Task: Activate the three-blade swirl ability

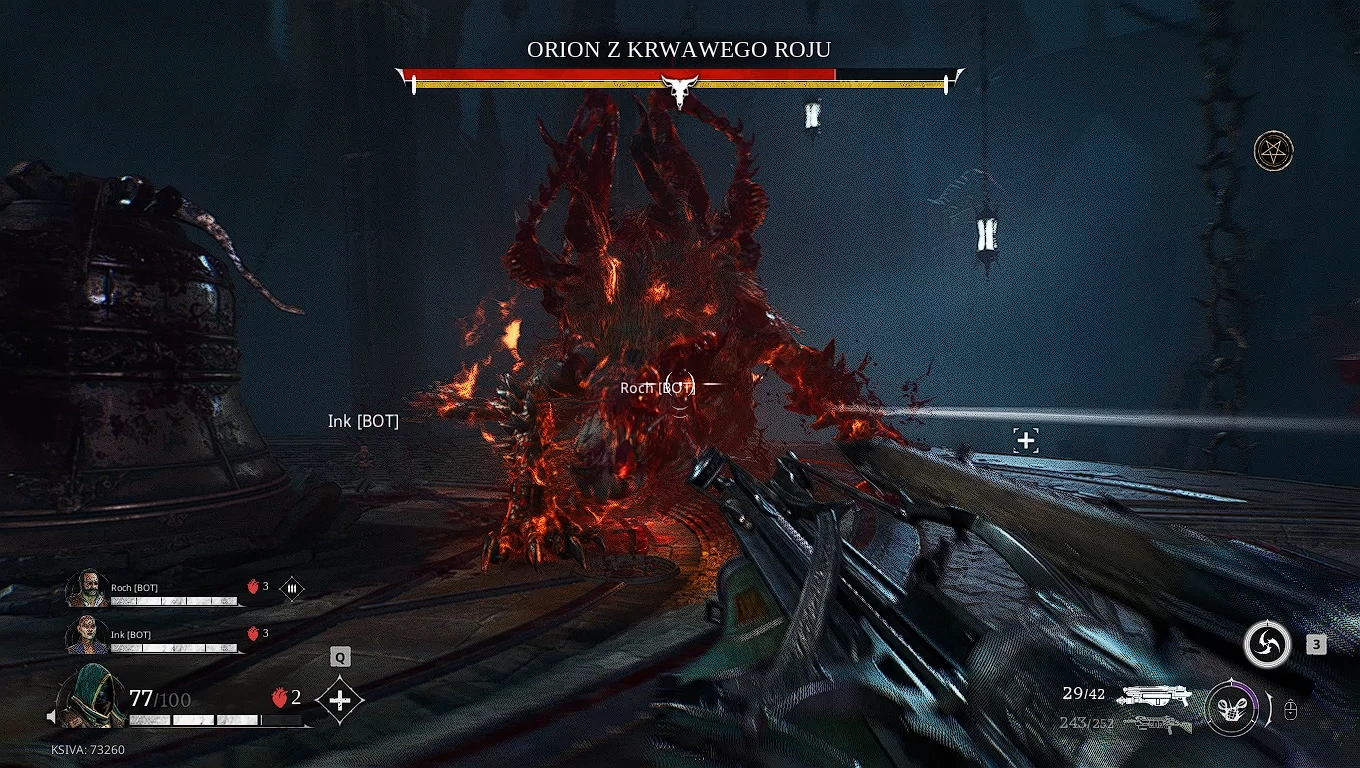Action: point(1266,645)
